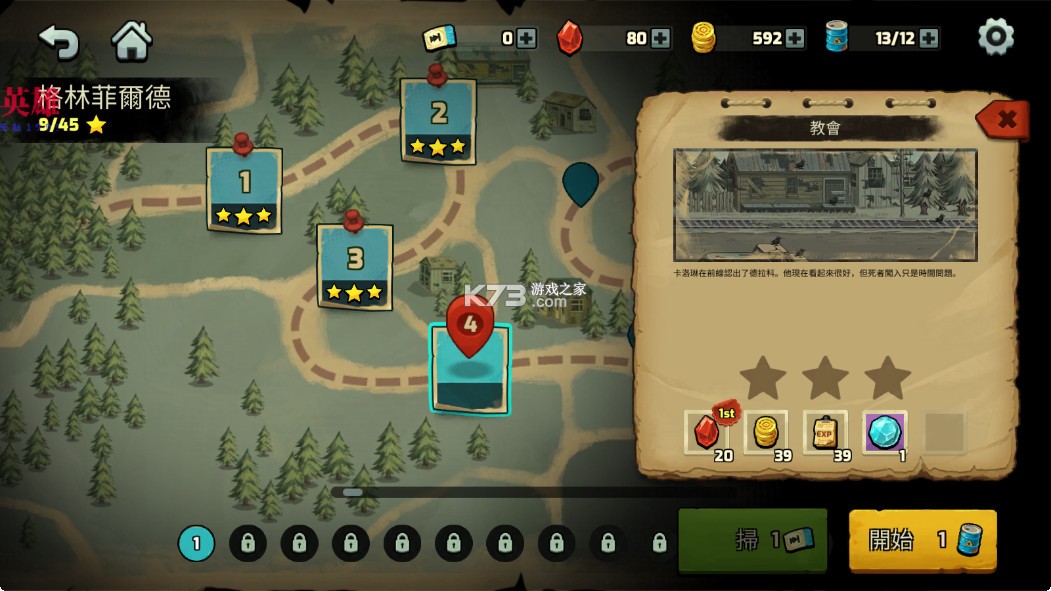
Task: Open the home screen
Action: tap(131, 41)
